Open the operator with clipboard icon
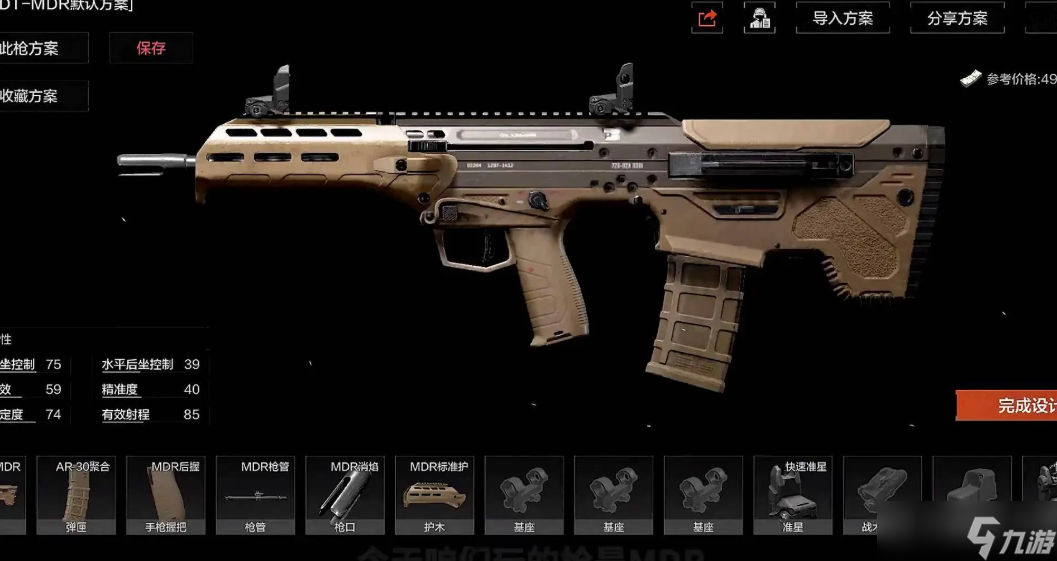 [x=760, y=18]
